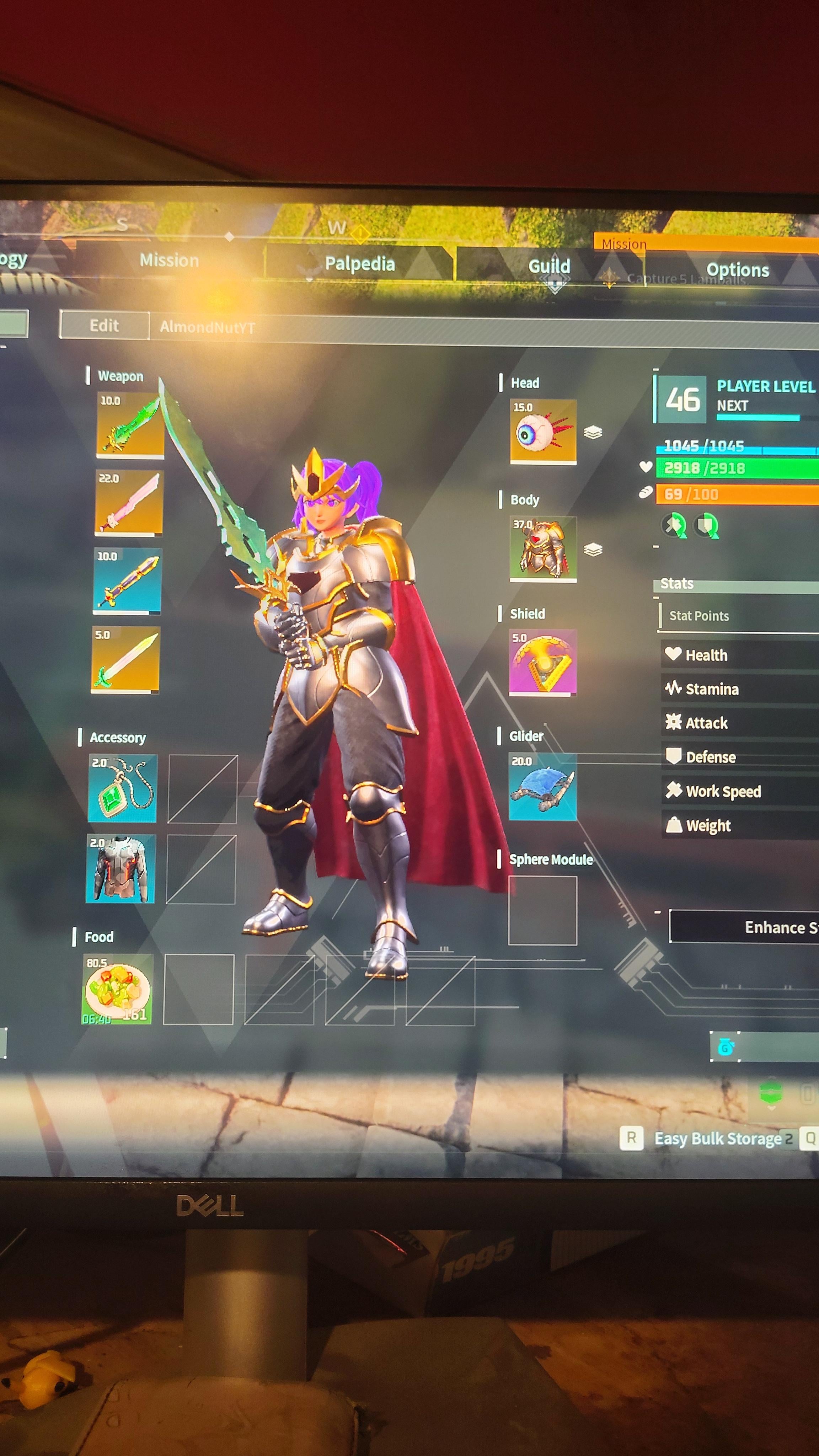
Task: Click the Edit character button
Action: (105, 326)
